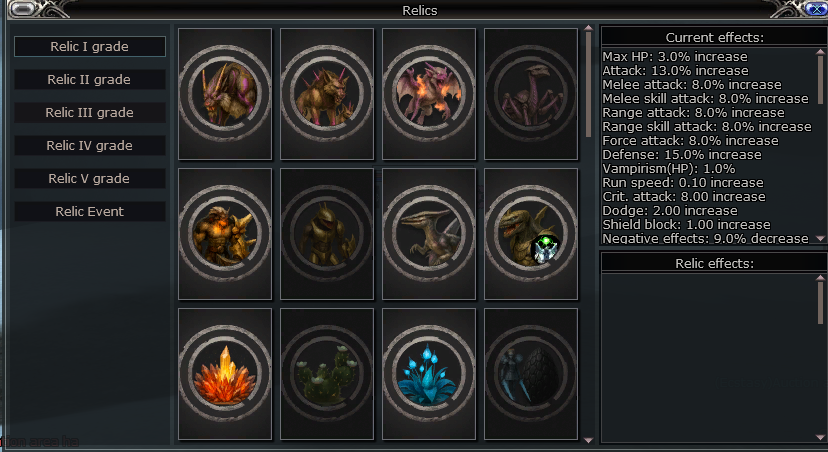Open the Relic III grade category

[90, 113]
